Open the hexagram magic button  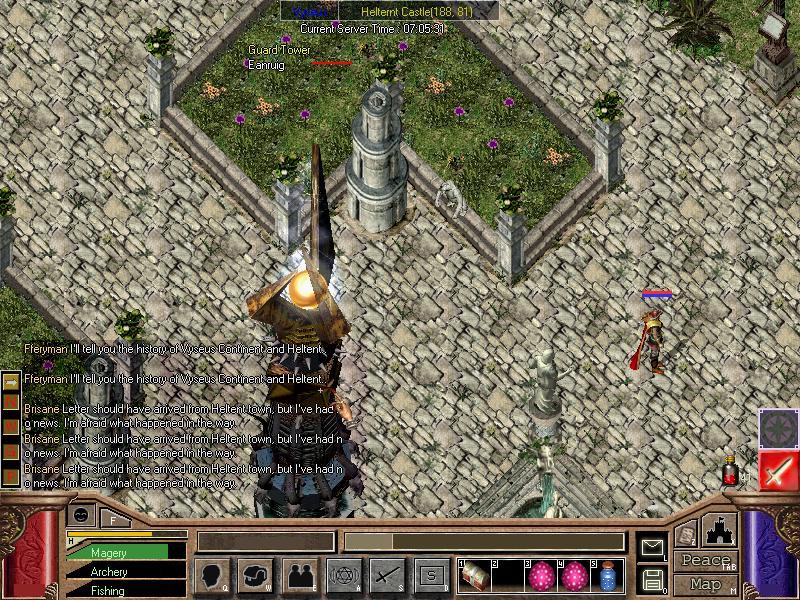point(344,575)
